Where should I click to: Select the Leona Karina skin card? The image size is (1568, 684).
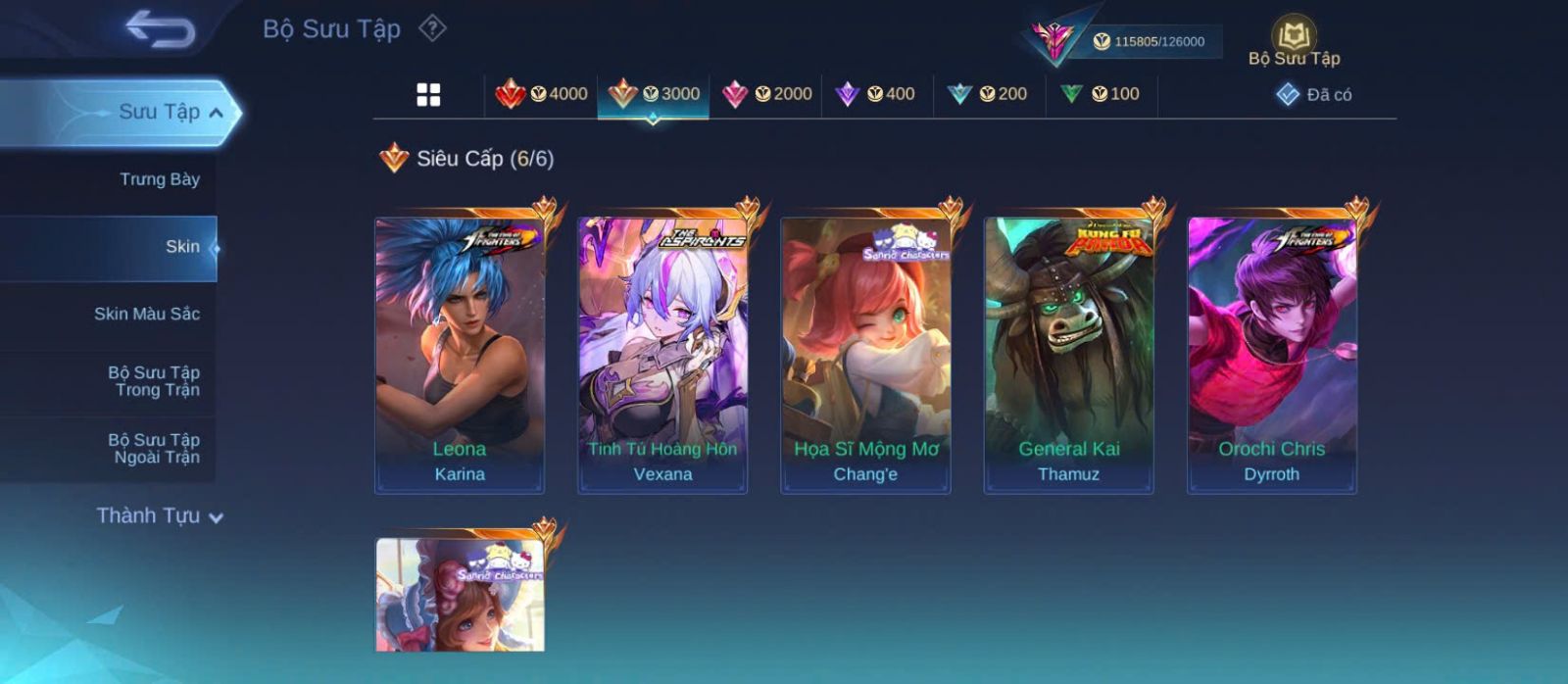460,355
